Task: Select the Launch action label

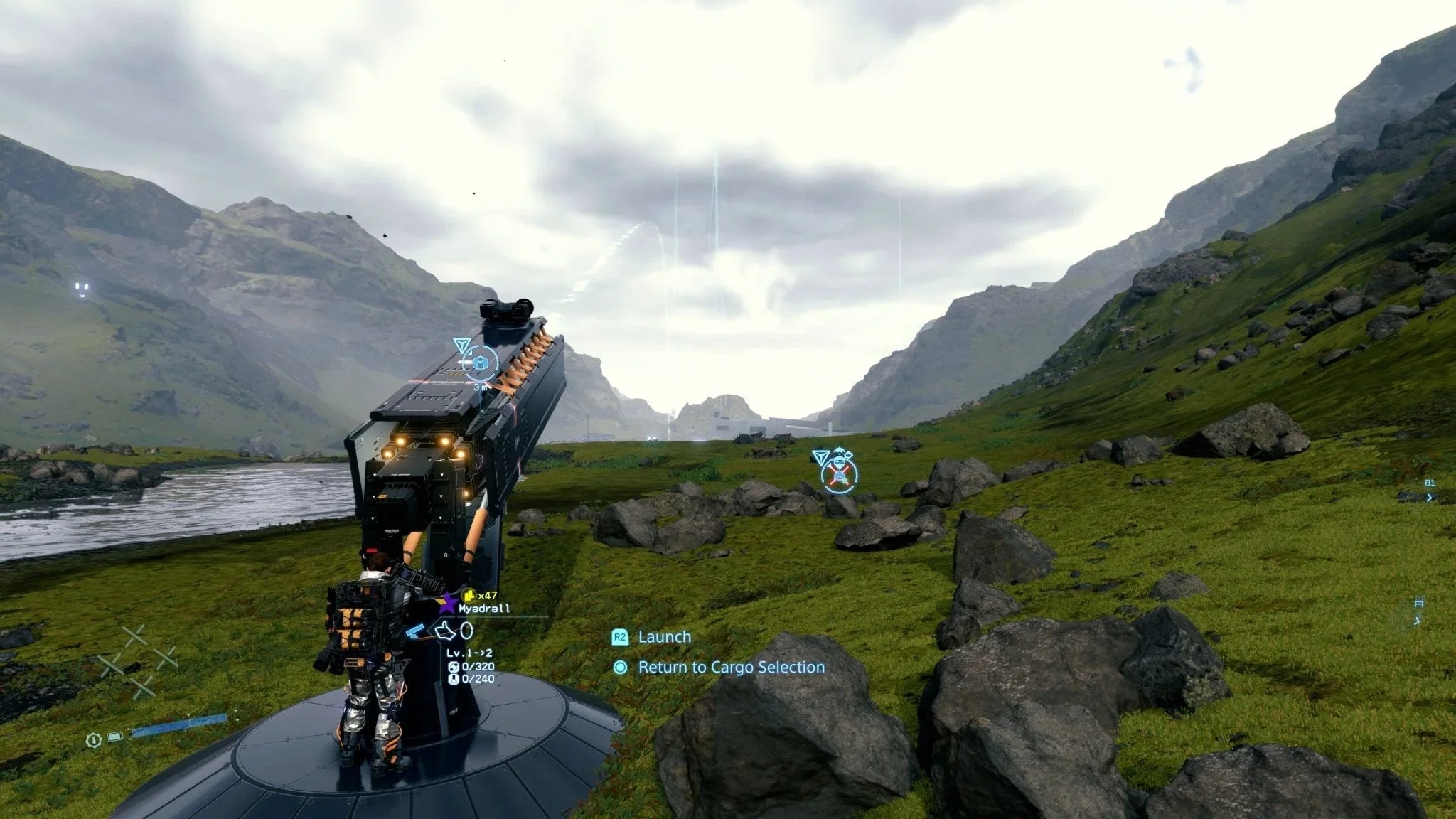Action: coord(664,637)
